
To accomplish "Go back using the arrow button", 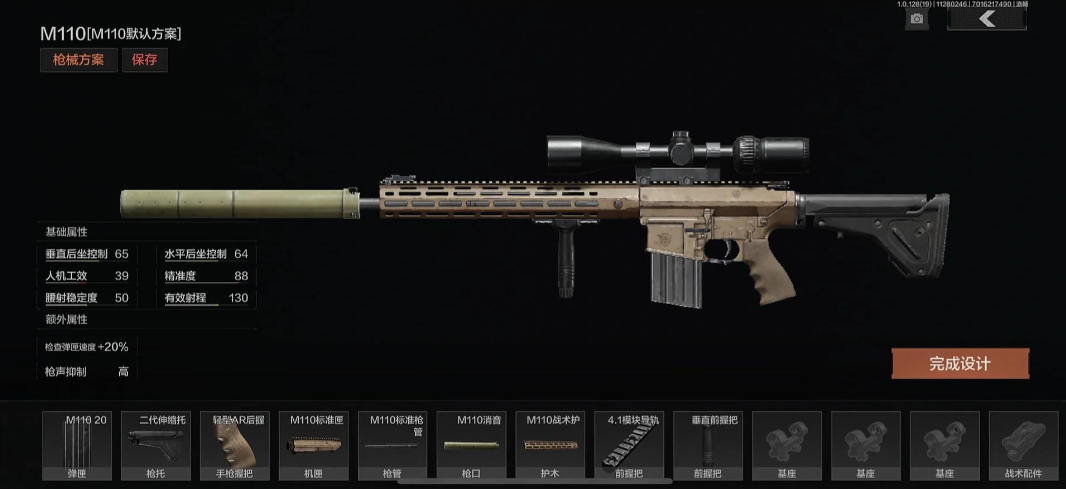I will [x=987, y=18].
